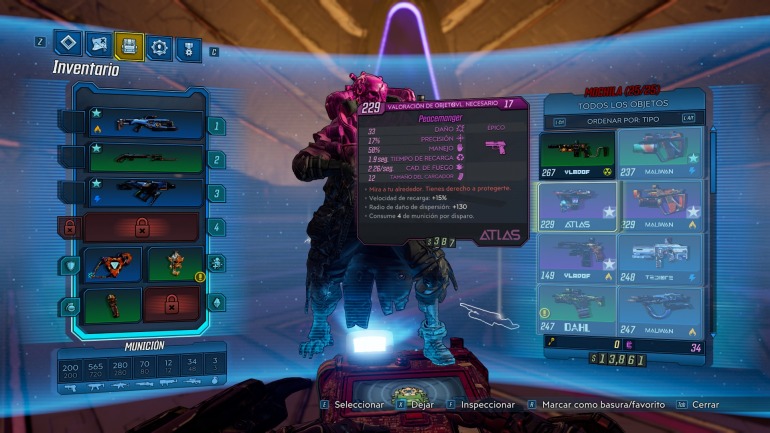Select the green weapon in slot 2

[146, 157]
